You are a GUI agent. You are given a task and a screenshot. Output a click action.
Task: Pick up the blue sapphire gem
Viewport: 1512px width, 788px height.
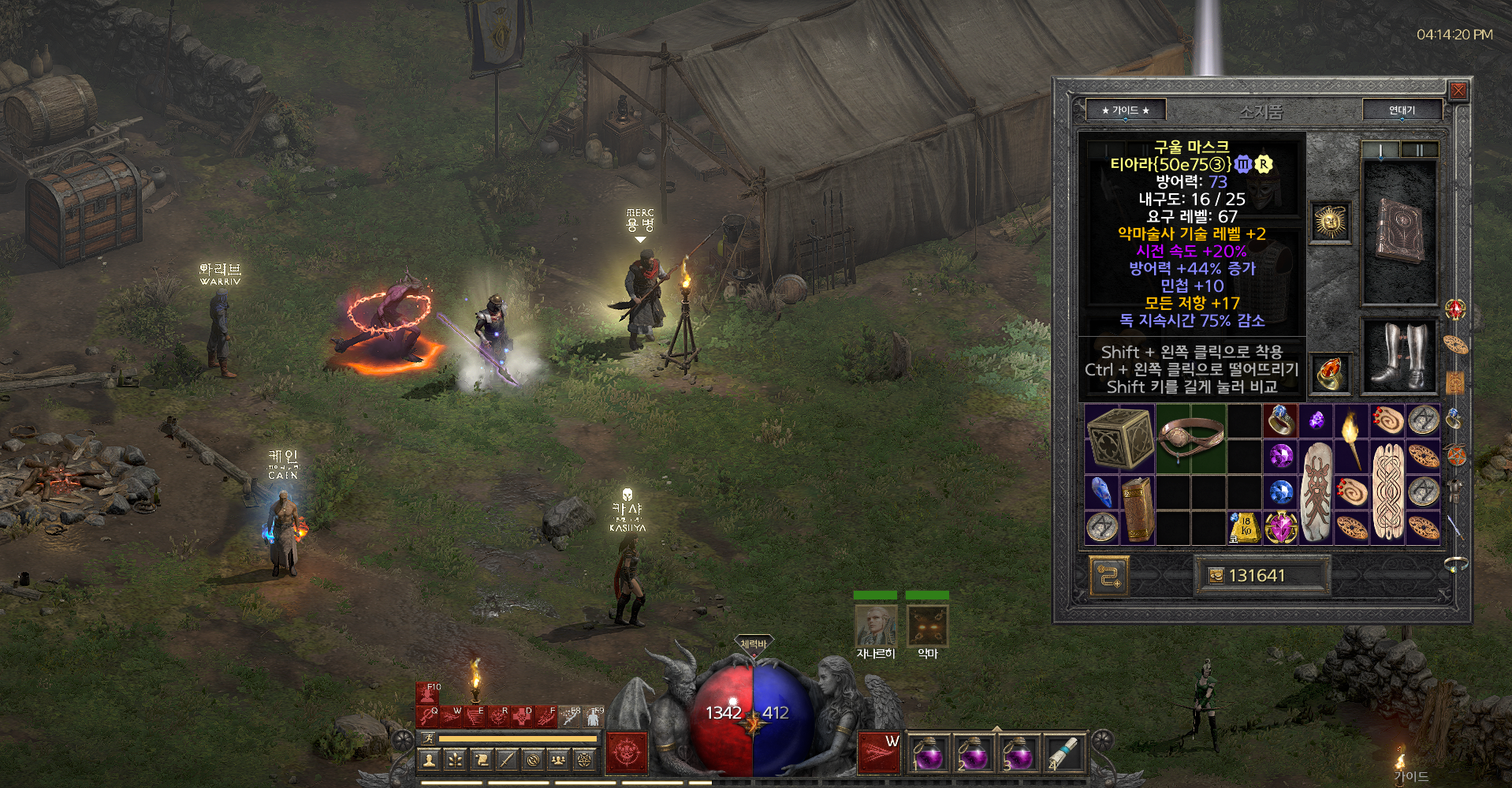pyautogui.click(x=1281, y=492)
